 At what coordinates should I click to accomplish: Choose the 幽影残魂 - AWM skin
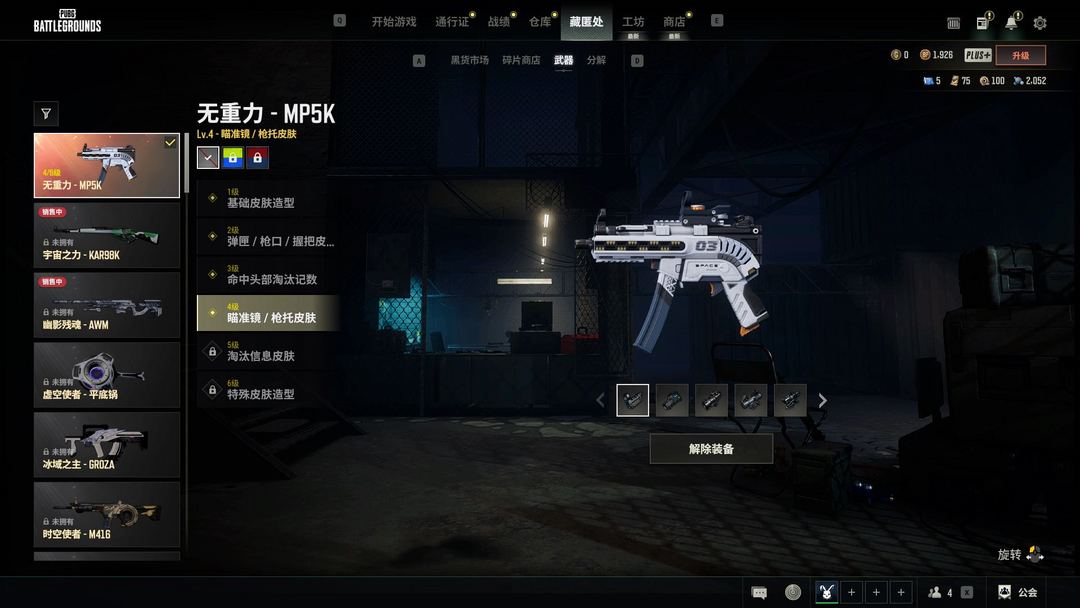(x=107, y=305)
